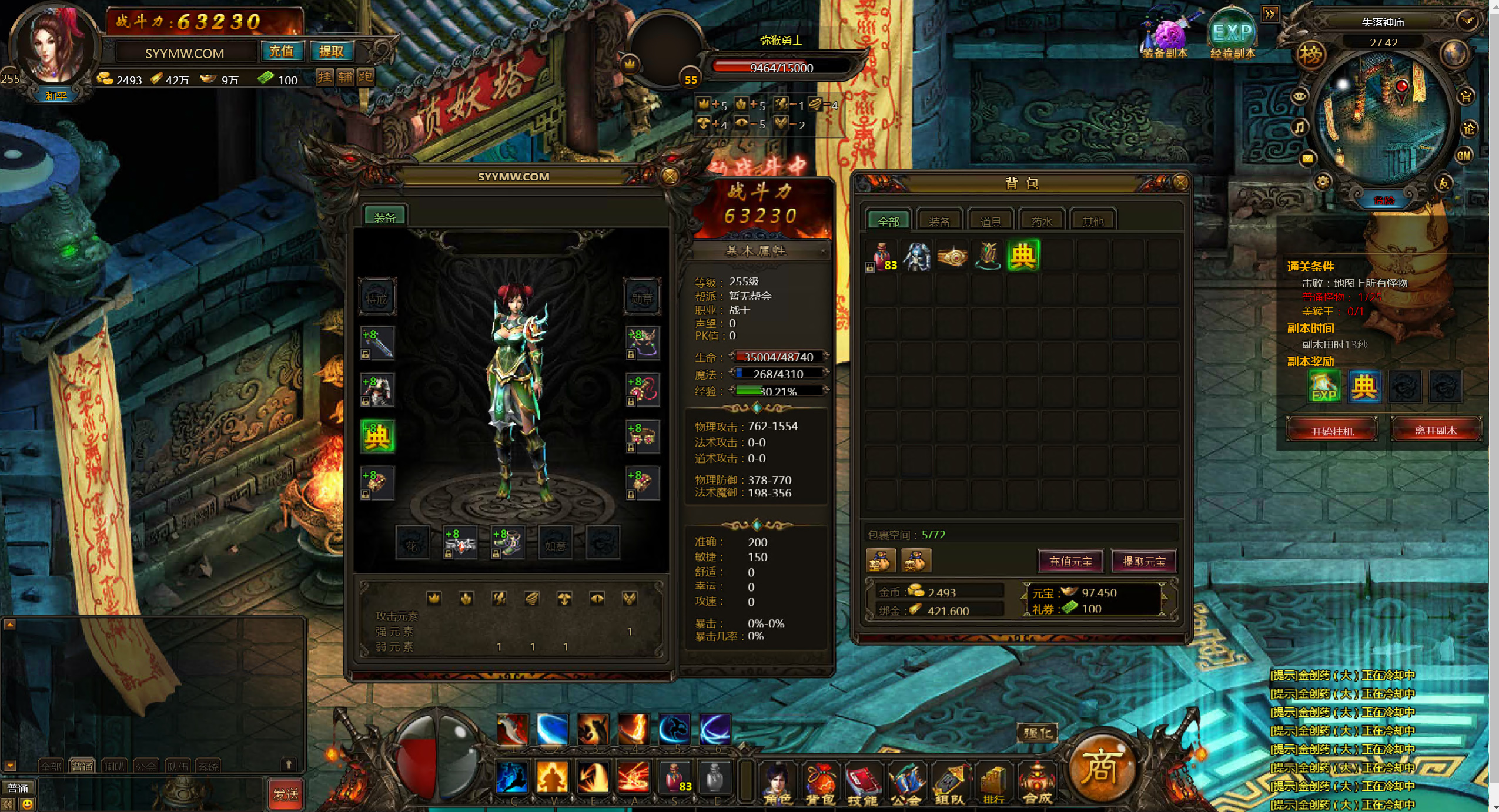Close the character equipment panel

(x=670, y=176)
